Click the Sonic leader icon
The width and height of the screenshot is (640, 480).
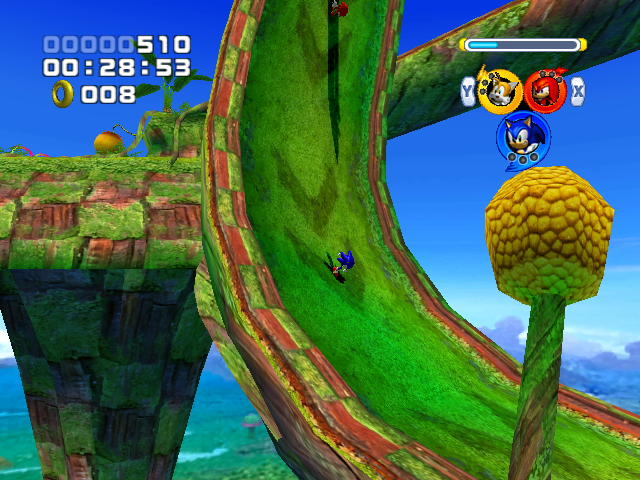click(x=521, y=137)
